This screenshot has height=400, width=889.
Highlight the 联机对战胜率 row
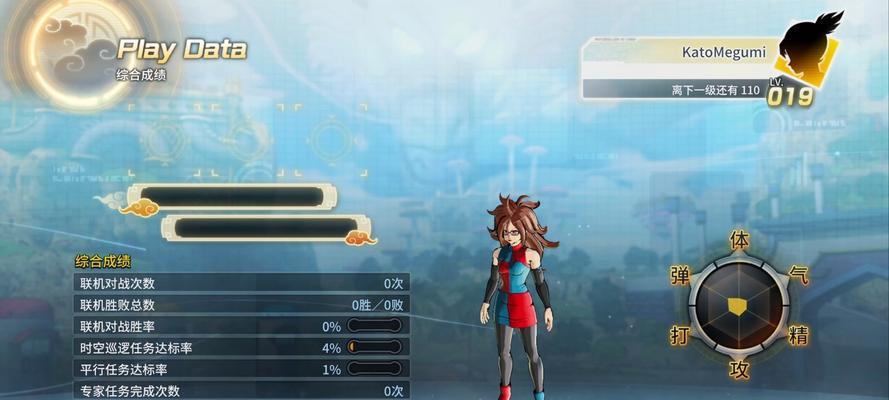click(x=241, y=326)
